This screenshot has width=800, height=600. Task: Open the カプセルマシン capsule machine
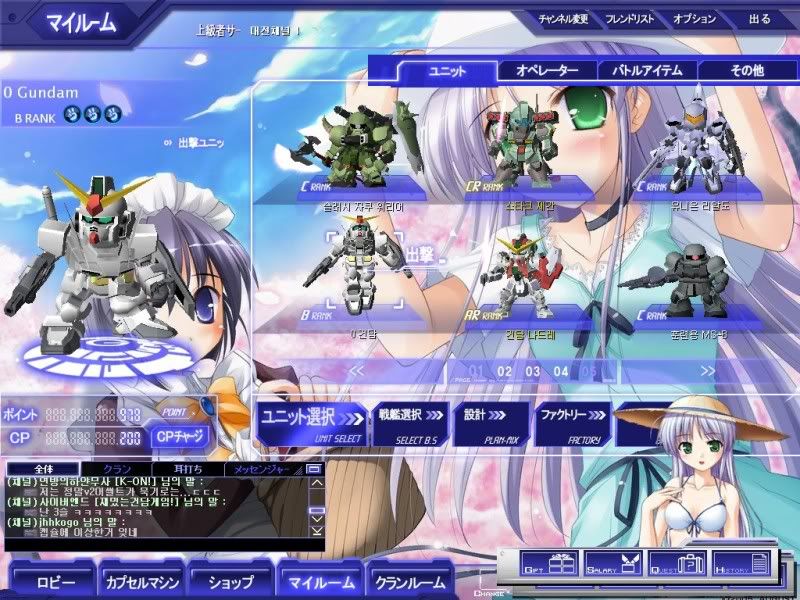click(137, 580)
